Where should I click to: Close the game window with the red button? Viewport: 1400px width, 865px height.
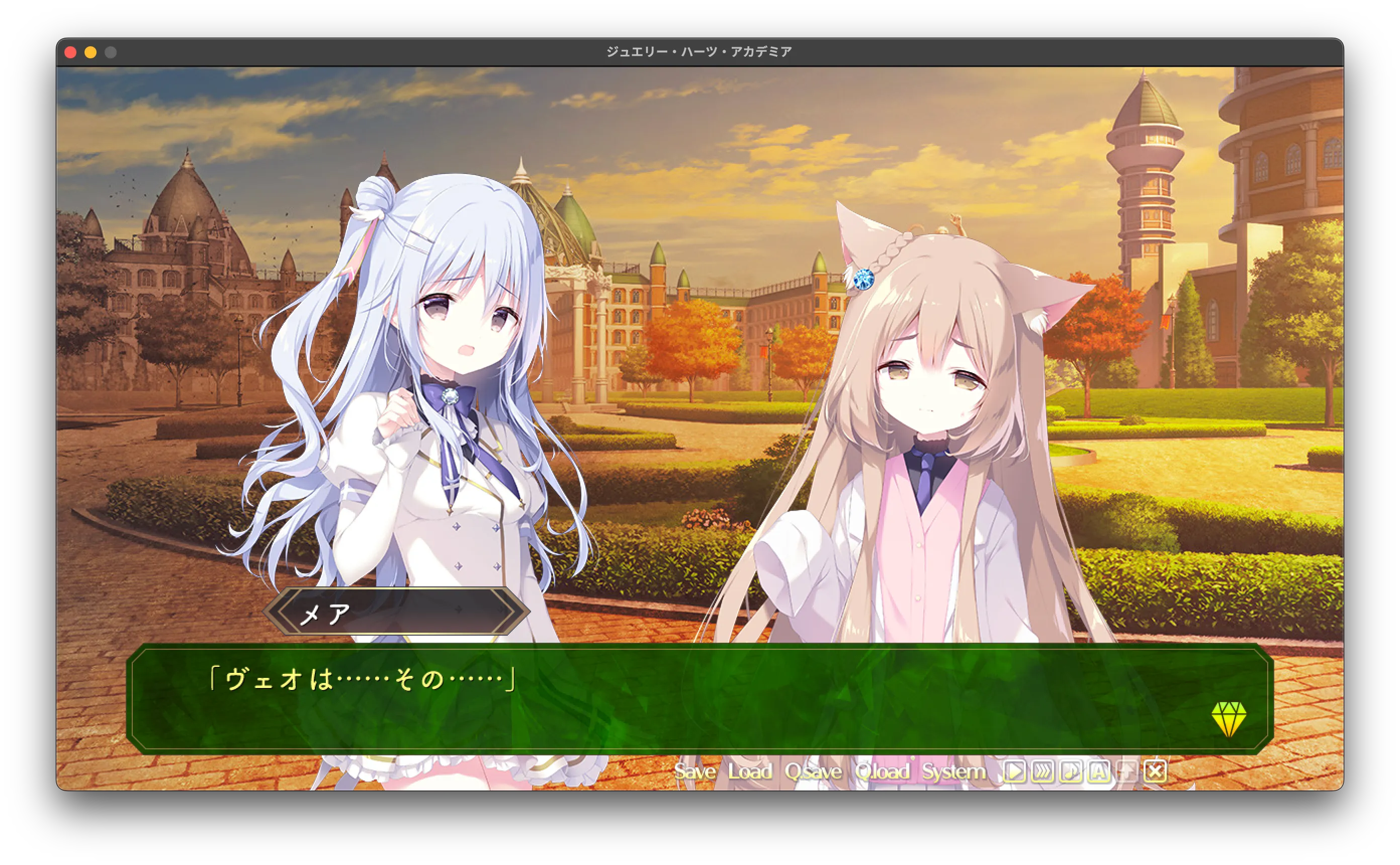click(70, 53)
